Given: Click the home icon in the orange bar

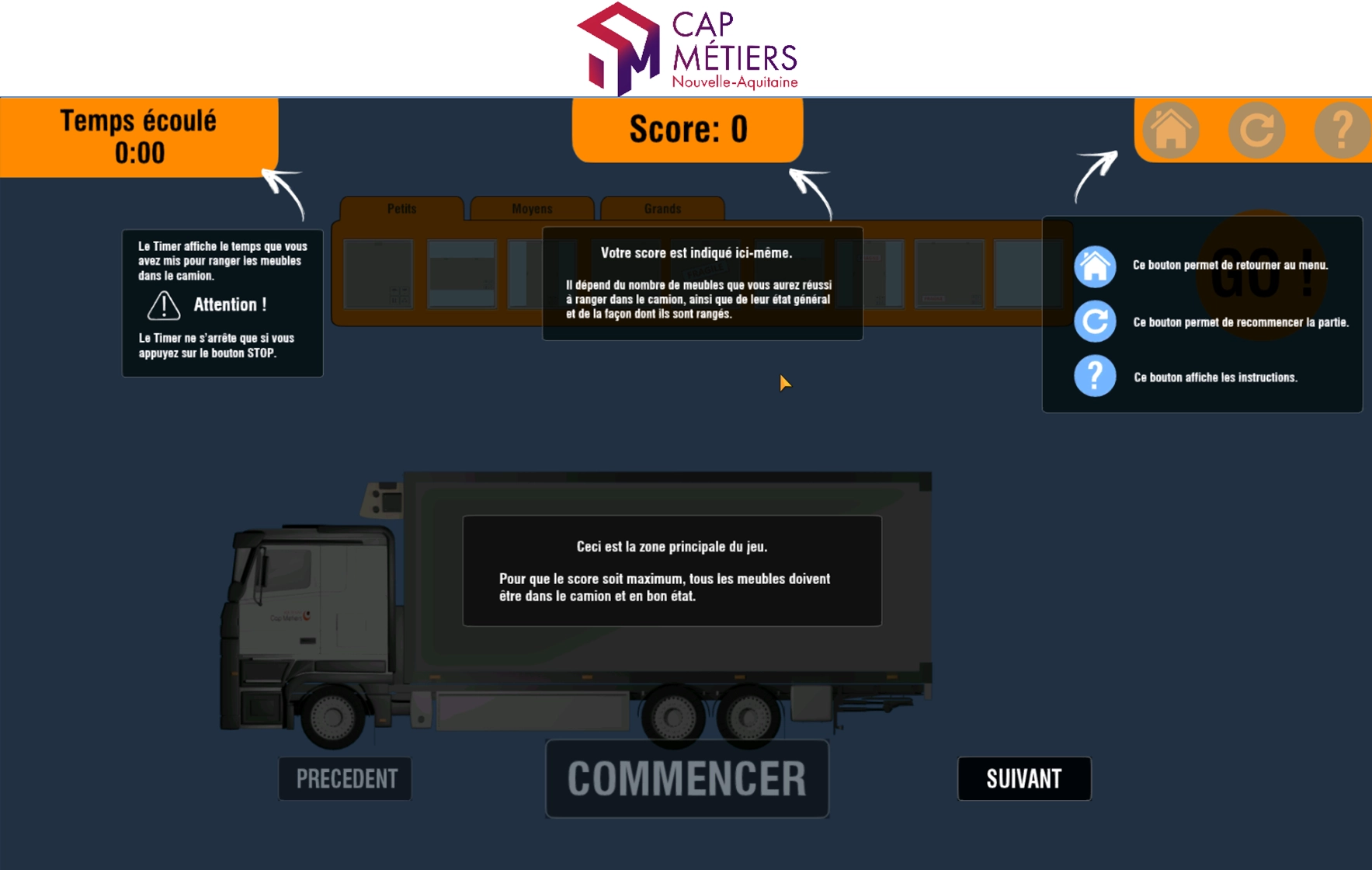Looking at the screenshot, I should (x=1171, y=130).
